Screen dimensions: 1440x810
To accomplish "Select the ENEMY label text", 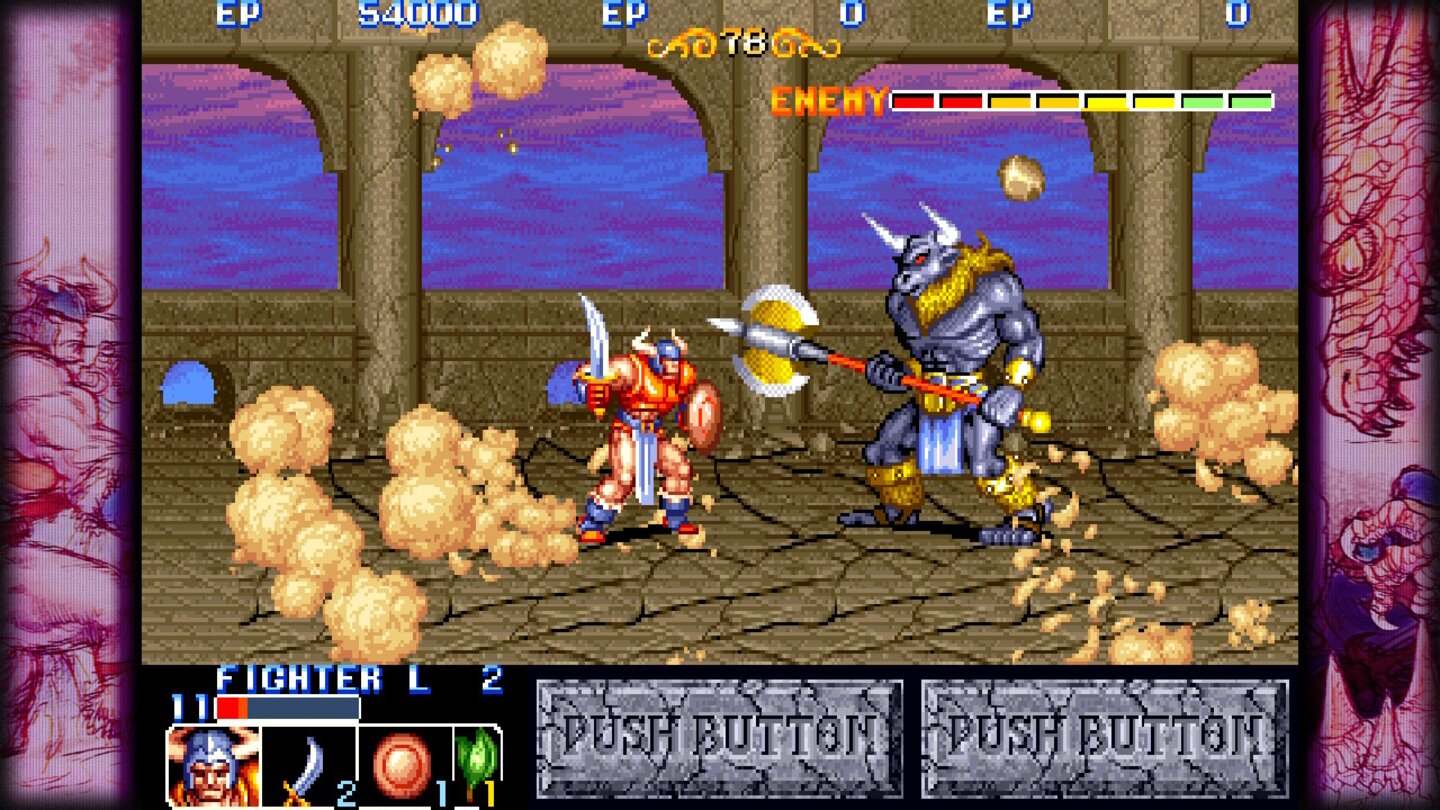I will 826,99.
